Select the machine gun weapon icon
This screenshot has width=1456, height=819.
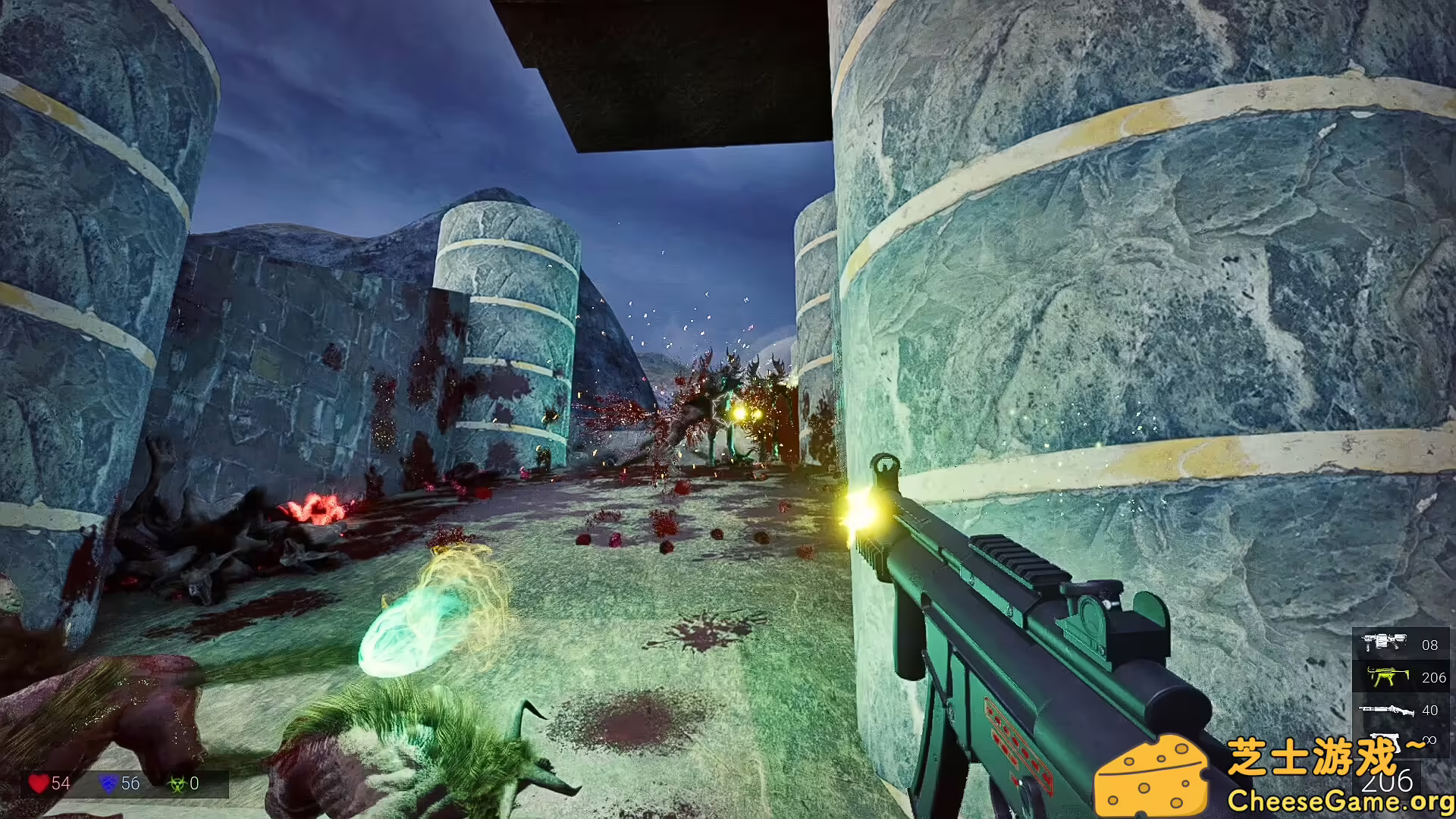[1385, 644]
